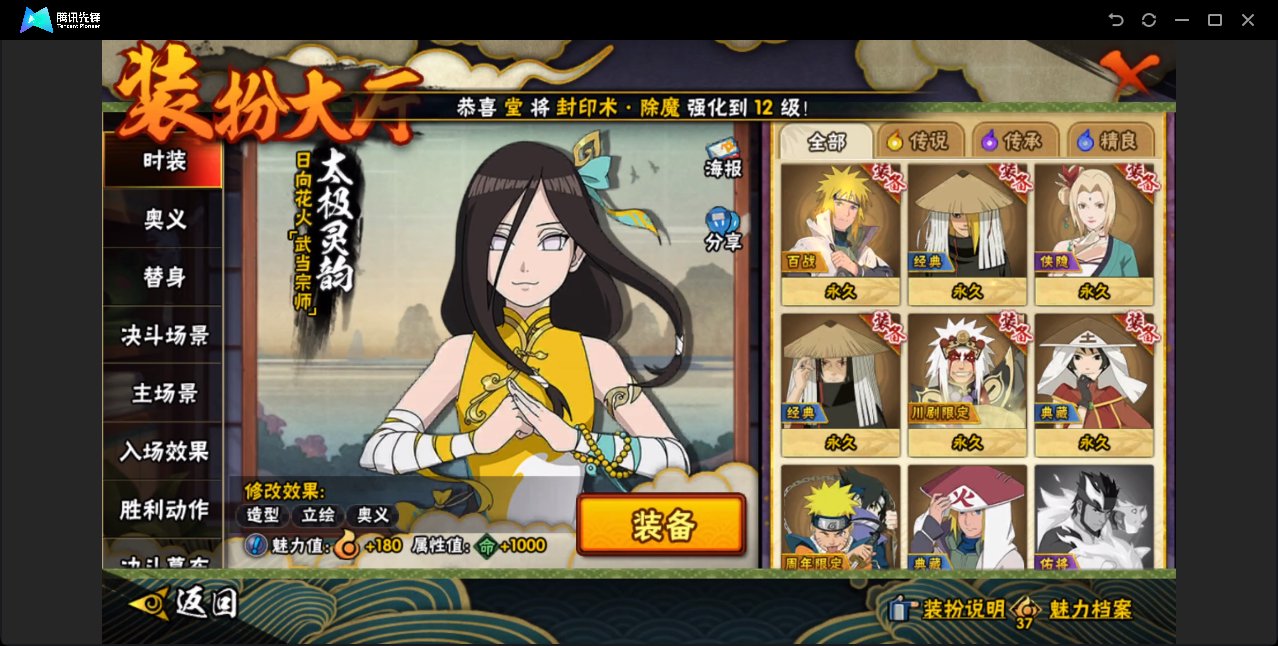Click the 分享 share icon

point(722,228)
